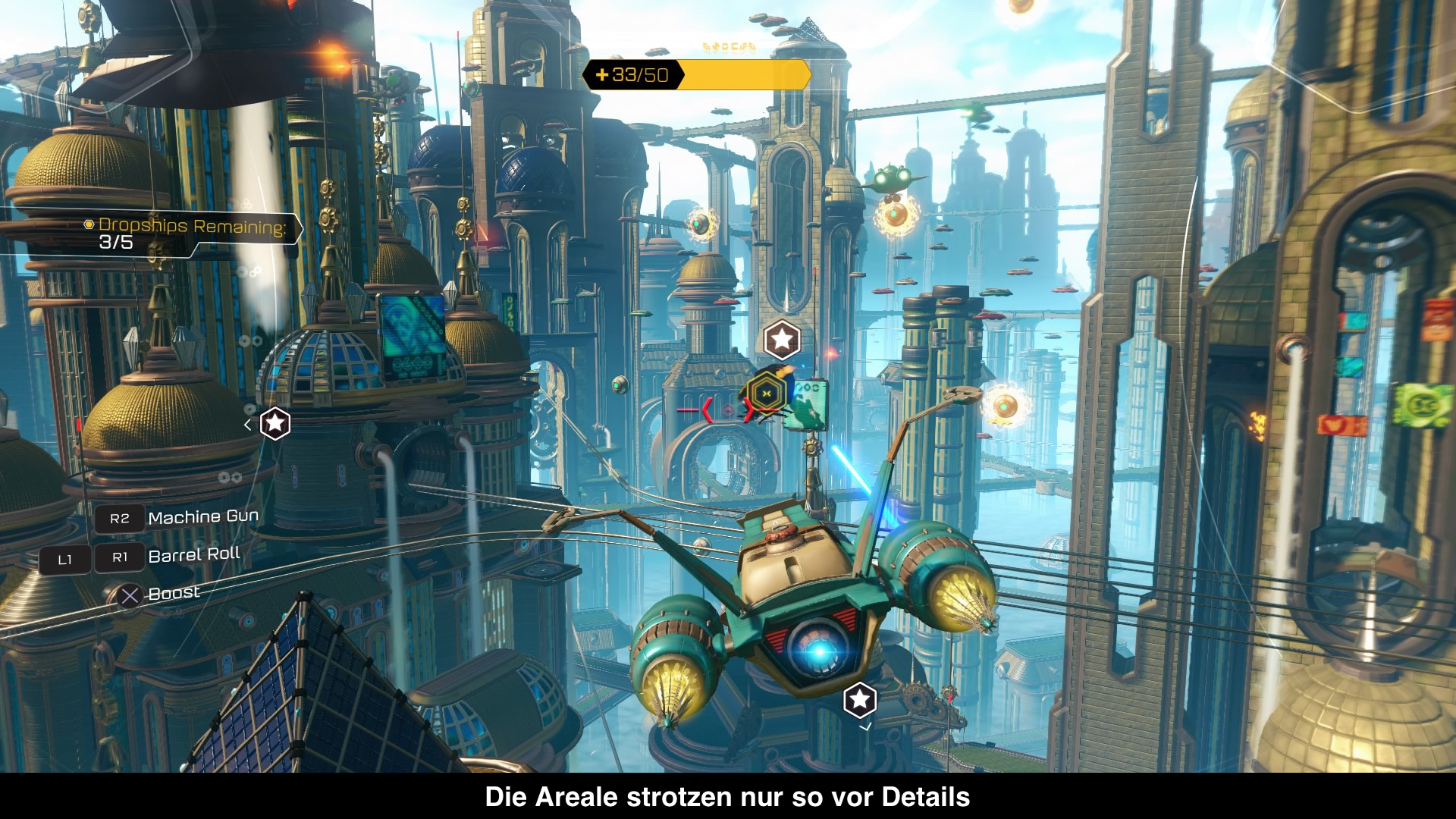Click the yellow hexagon lock-on reticle
This screenshot has width=1456, height=819.
tap(766, 393)
